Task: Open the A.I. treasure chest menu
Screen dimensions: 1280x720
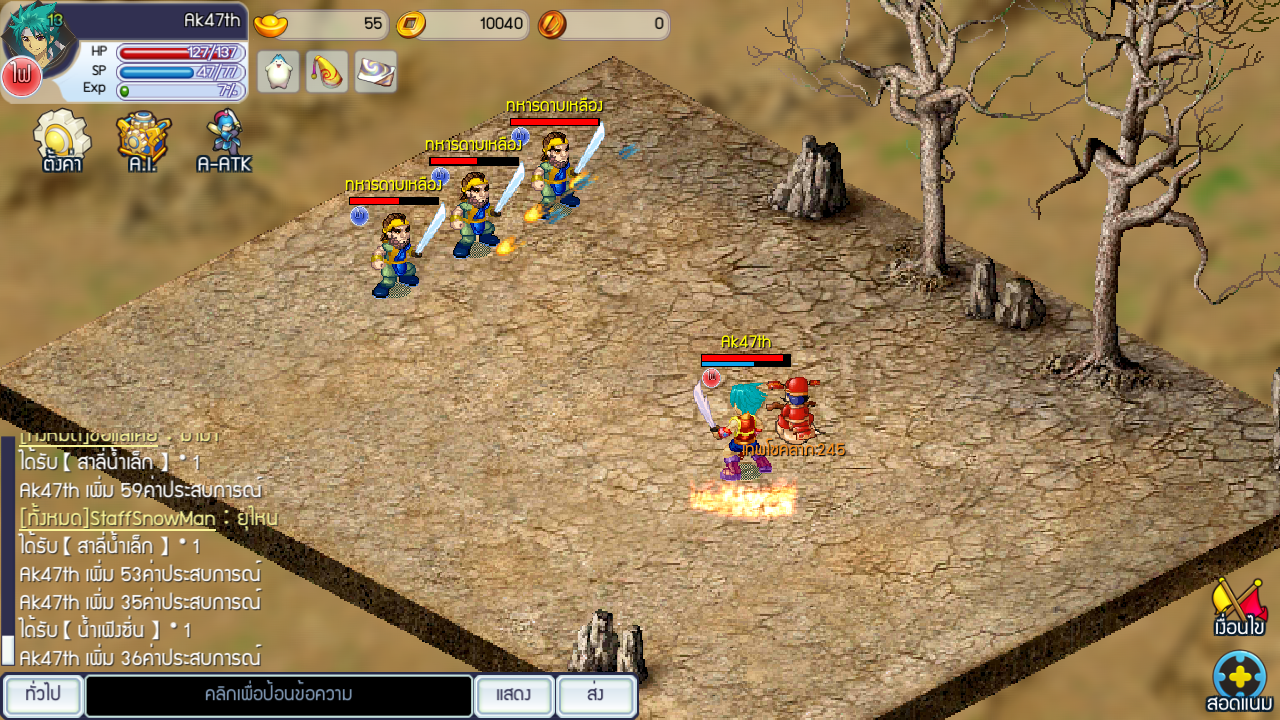Action: coord(143,138)
